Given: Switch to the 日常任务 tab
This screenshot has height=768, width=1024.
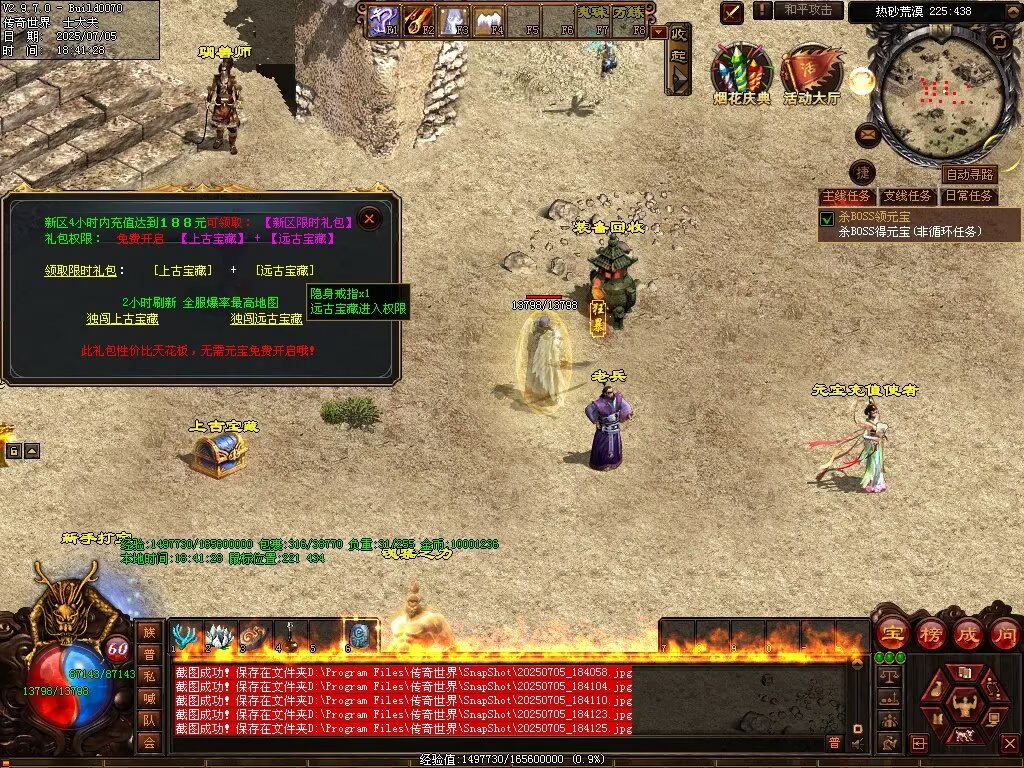Looking at the screenshot, I should click(x=969, y=196).
